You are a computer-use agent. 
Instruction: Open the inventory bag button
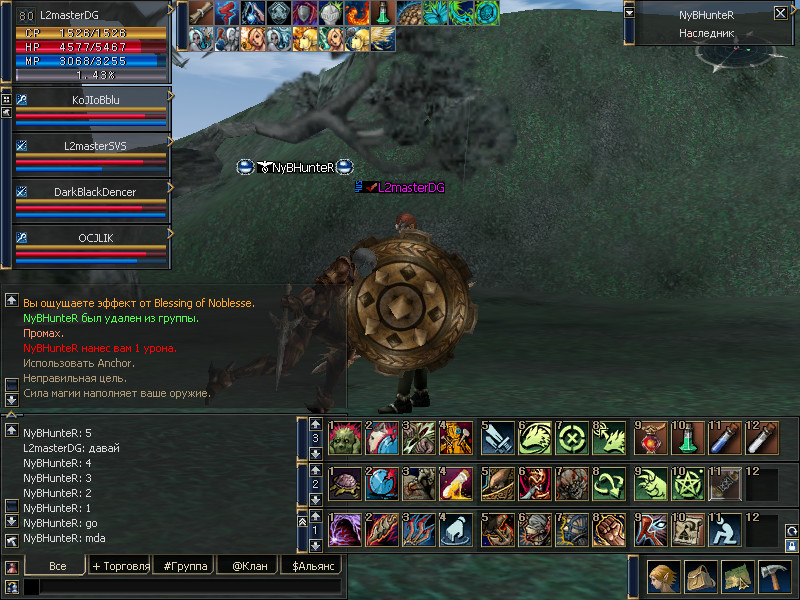click(x=700, y=578)
